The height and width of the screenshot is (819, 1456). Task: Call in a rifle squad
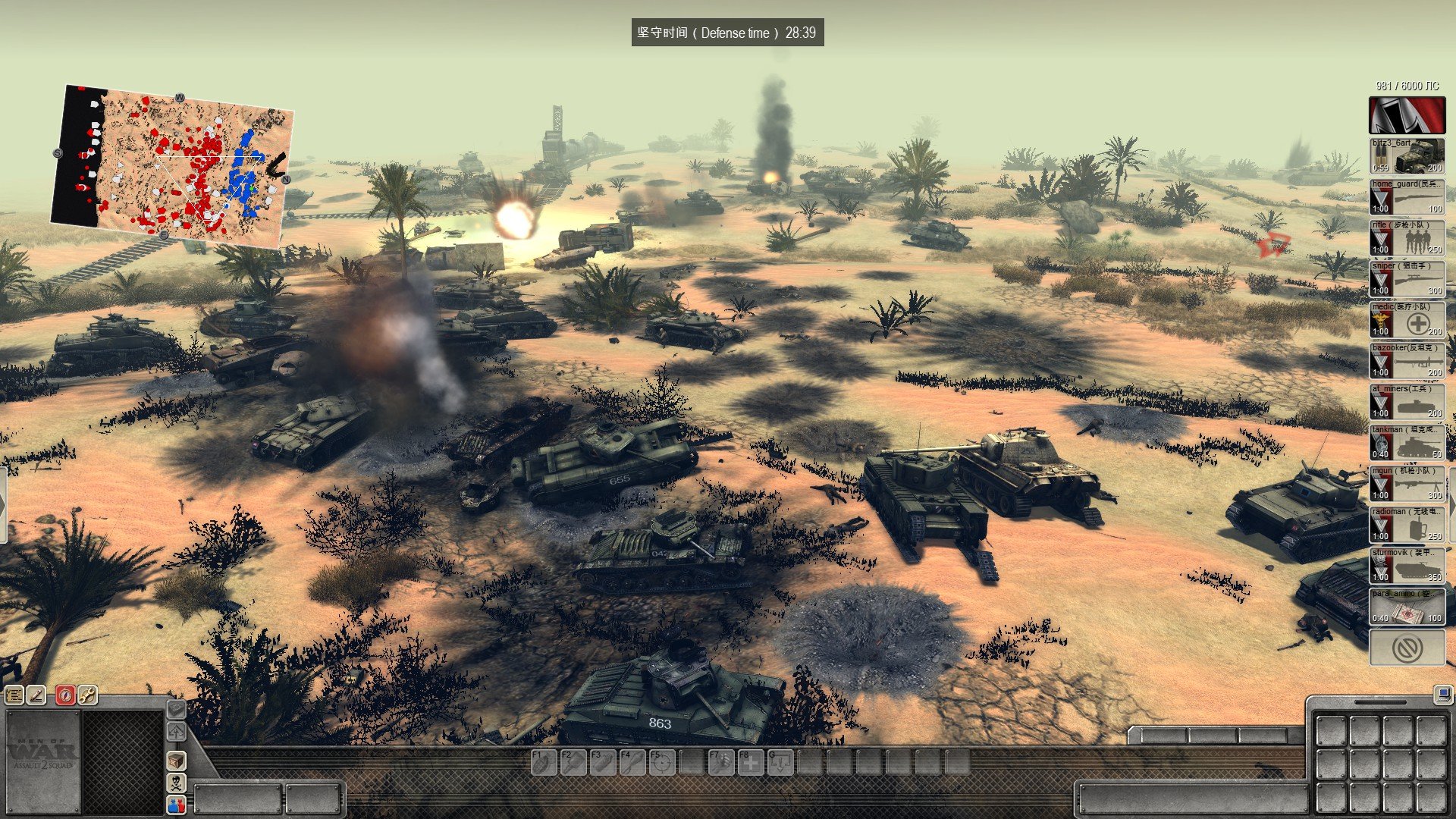click(x=1407, y=237)
